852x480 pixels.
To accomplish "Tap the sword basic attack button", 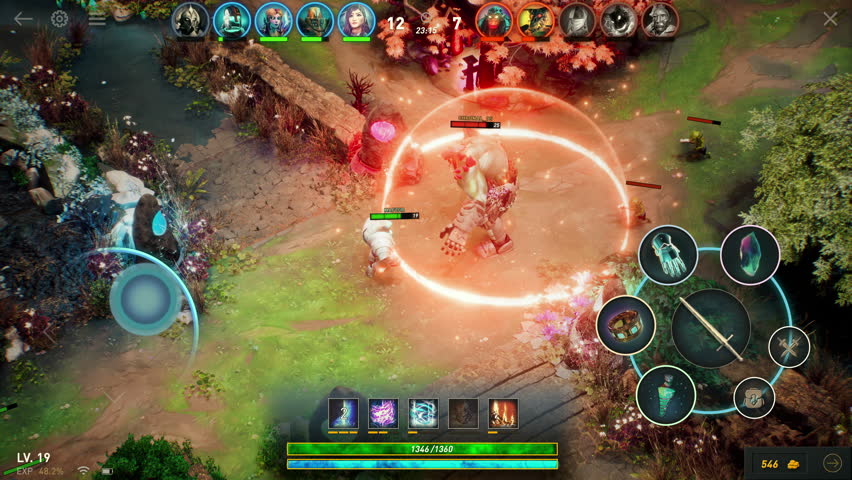I will pyautogui.click(x=711, y=328).
